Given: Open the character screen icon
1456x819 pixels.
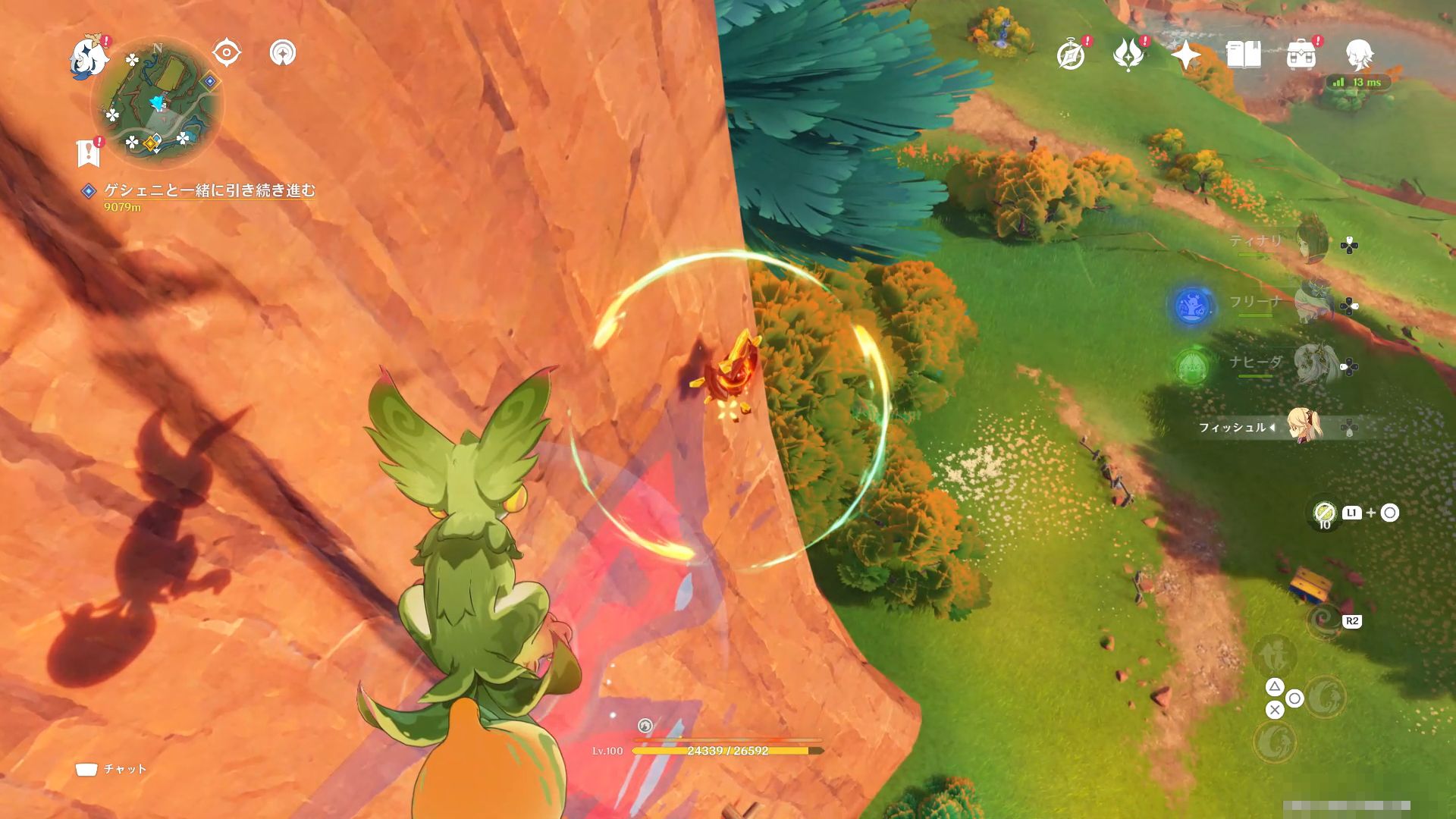Looking at the screenshot, I should click(x=1359, y=55).
